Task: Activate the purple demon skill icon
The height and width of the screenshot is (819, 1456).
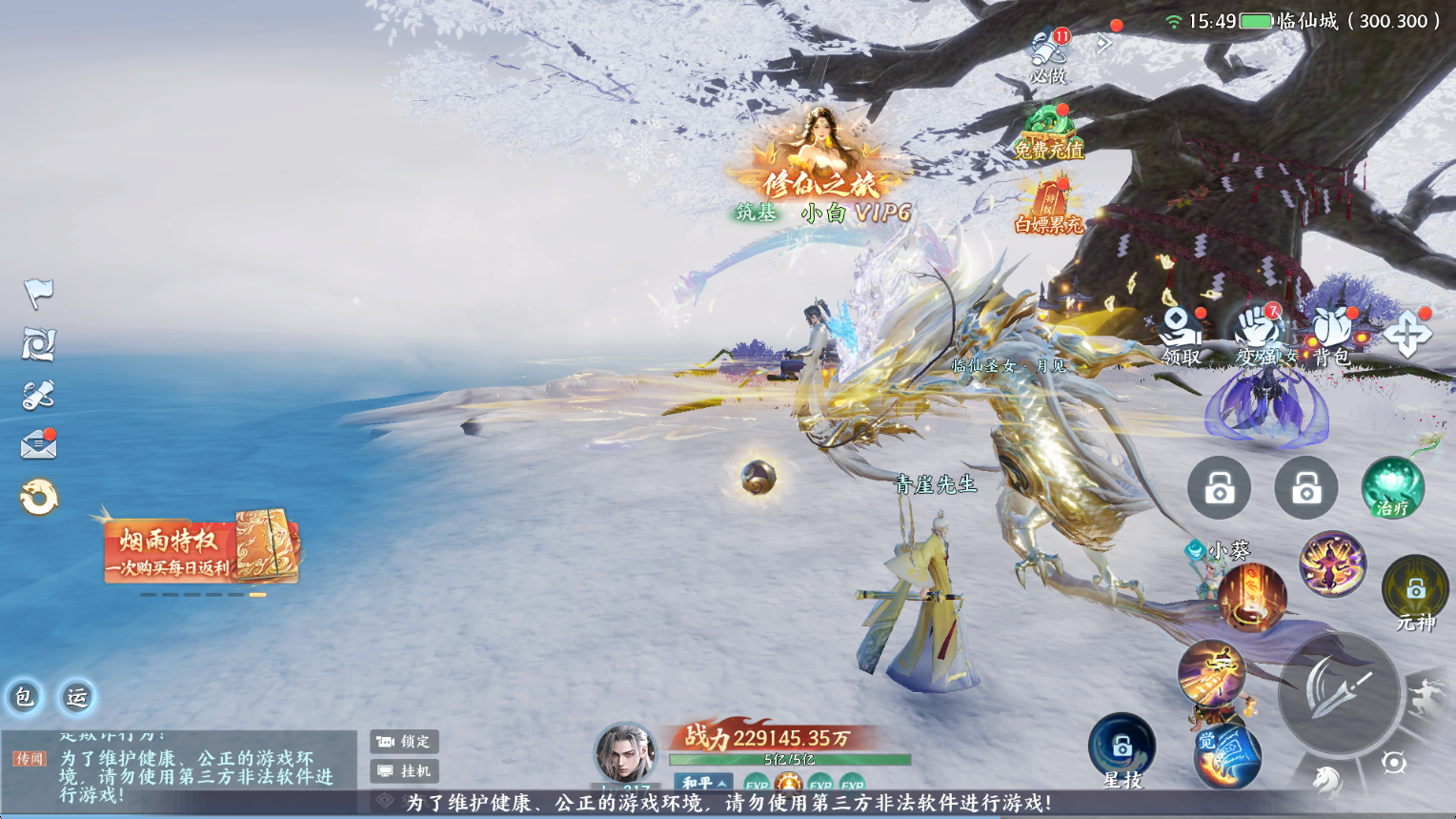Action: click(1332, 563)
